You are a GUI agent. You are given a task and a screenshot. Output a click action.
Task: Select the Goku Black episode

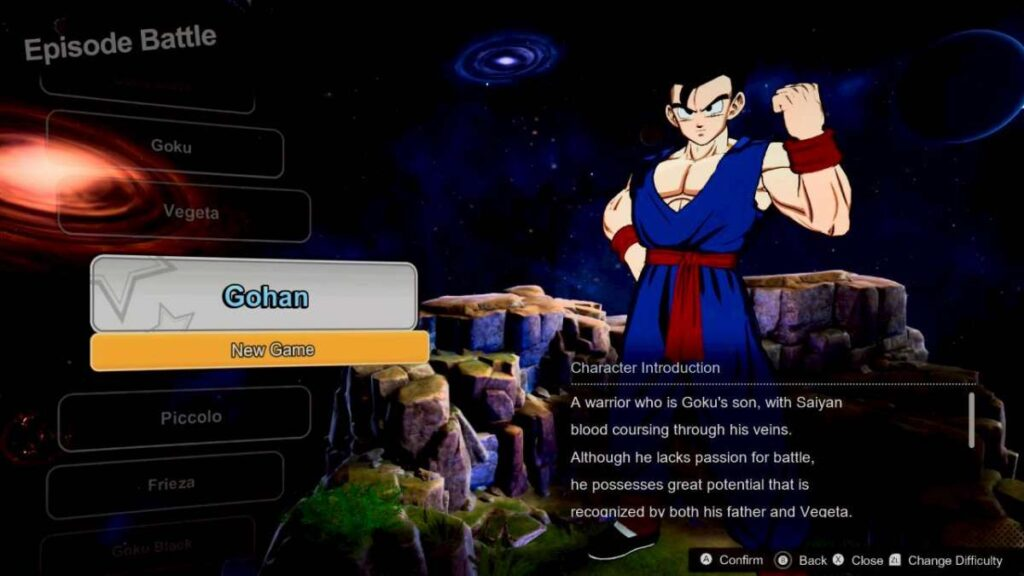click(150, 546)
